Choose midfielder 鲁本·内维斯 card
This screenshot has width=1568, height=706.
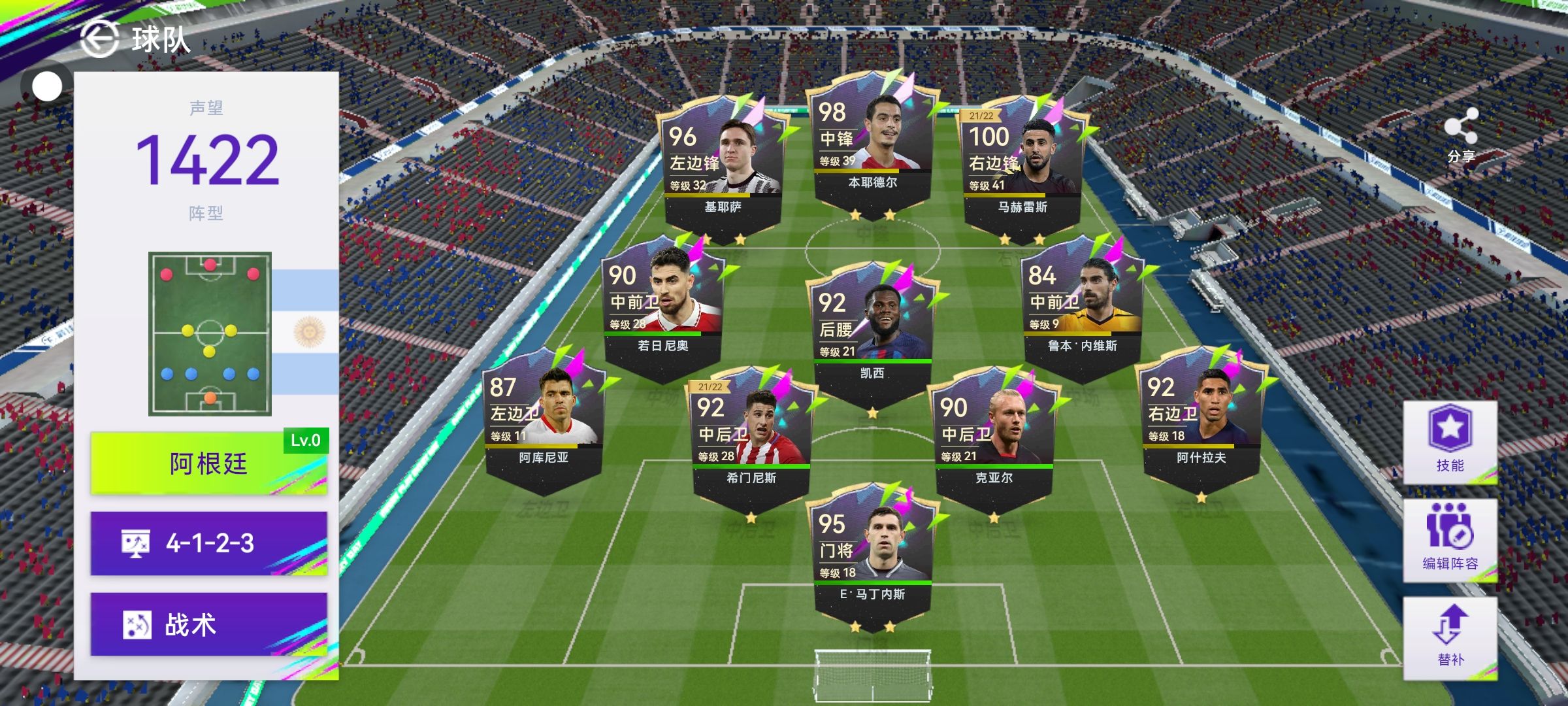pyautogui.click(x=1083, y=309)
